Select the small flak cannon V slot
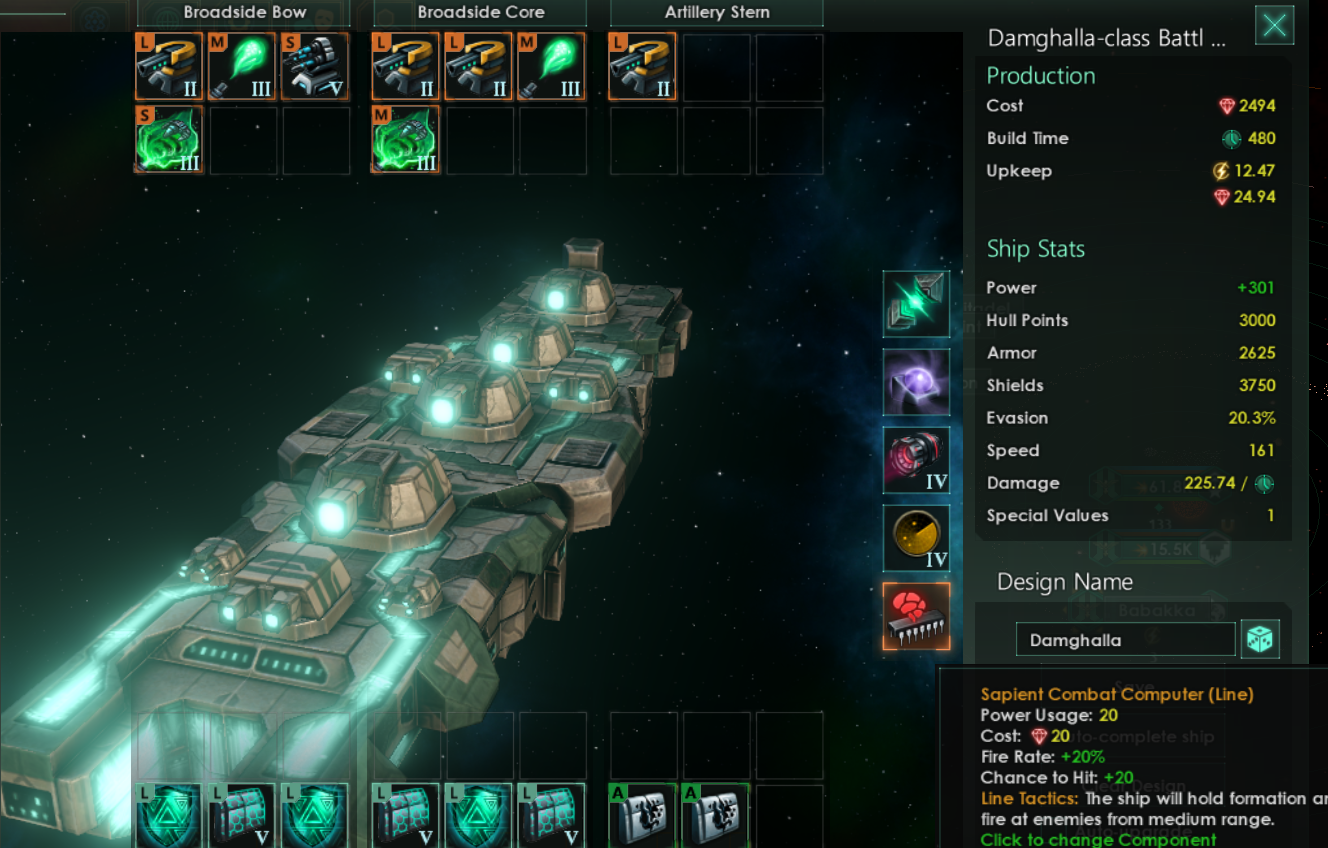This screenshot has width=1328, height=848. [x=315, y=67]
